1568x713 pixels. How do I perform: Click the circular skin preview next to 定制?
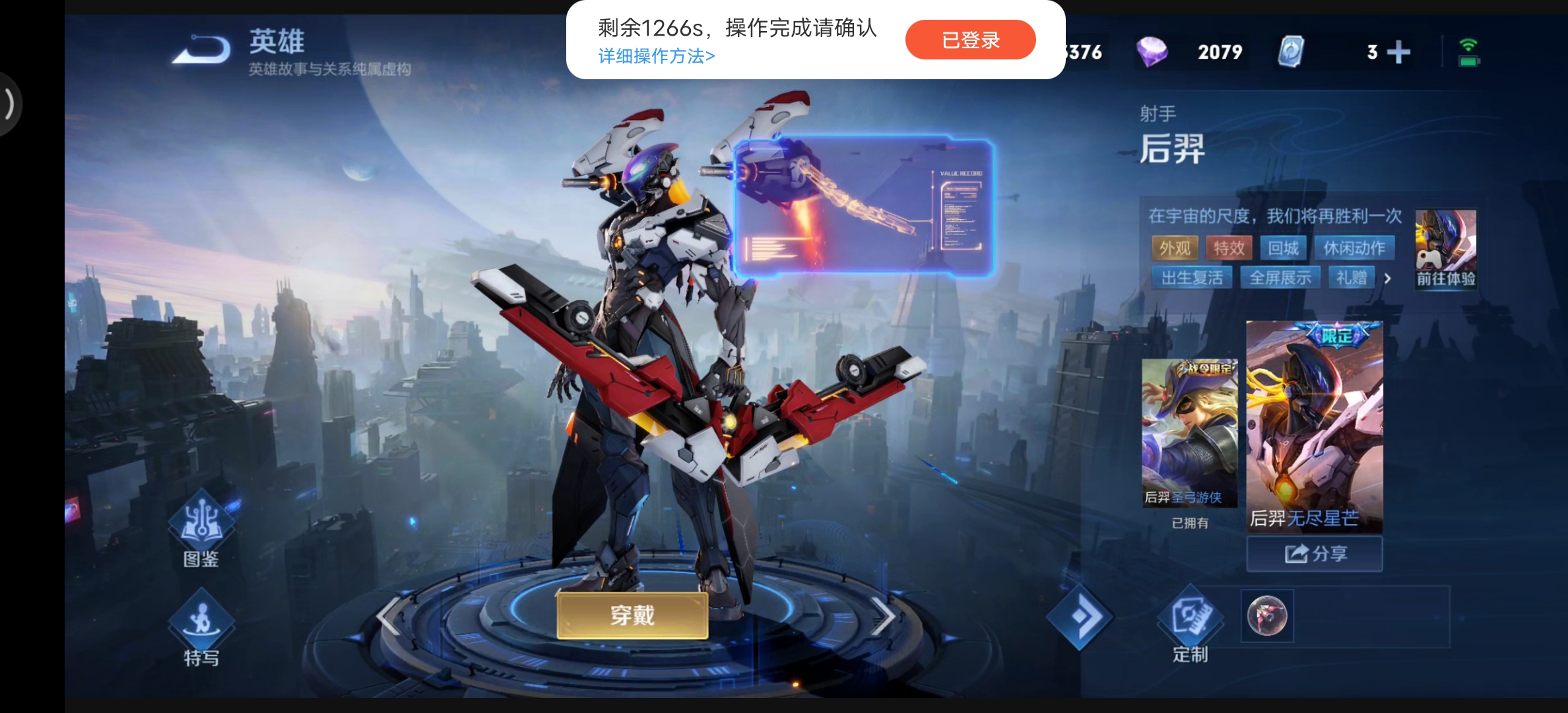(1266, 616)
